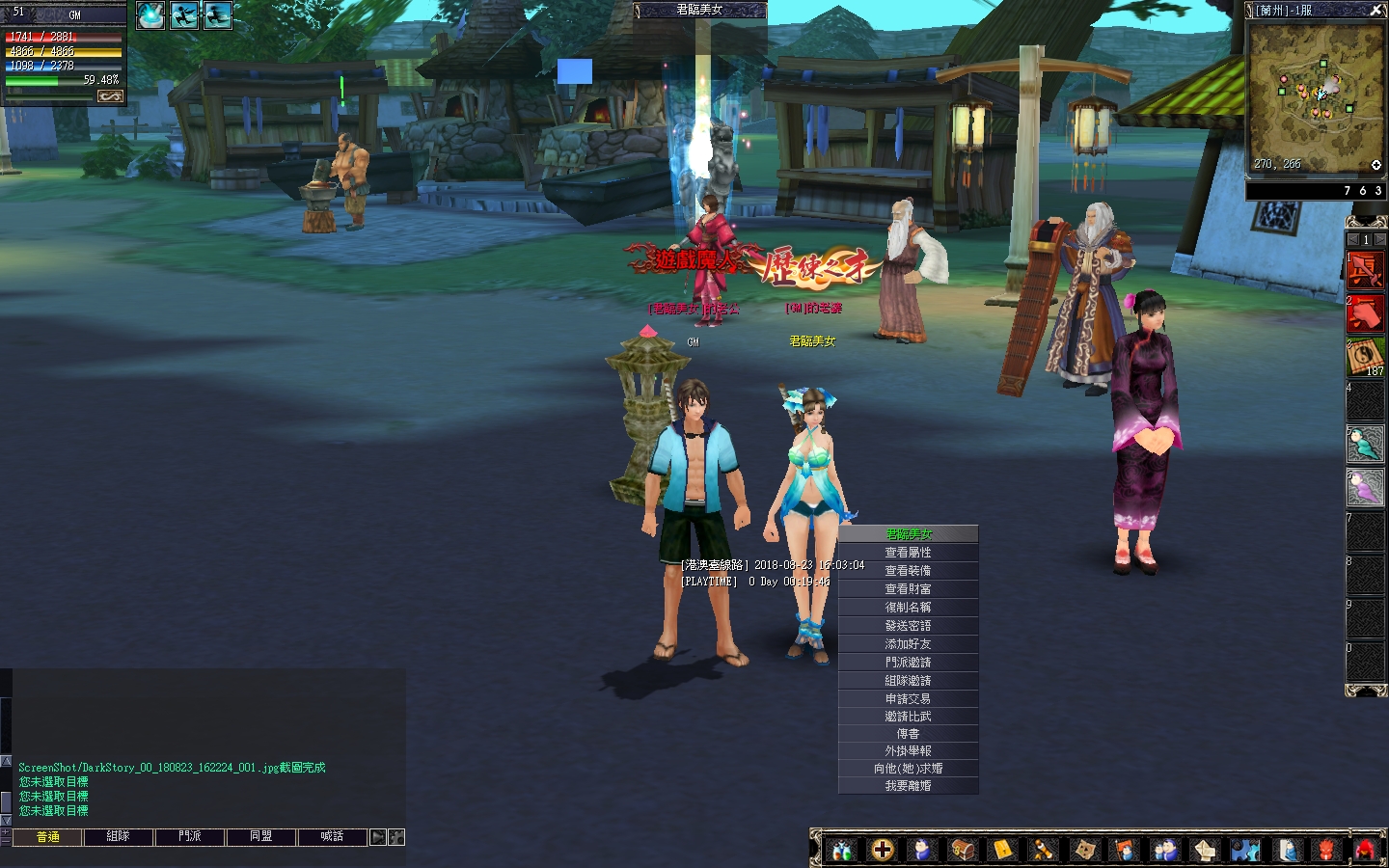This screenshot has width=1389, height=868.
Task: Select 查看裝備 to inspect equipment
Action: pyautogui.click(x=908, y=571)
